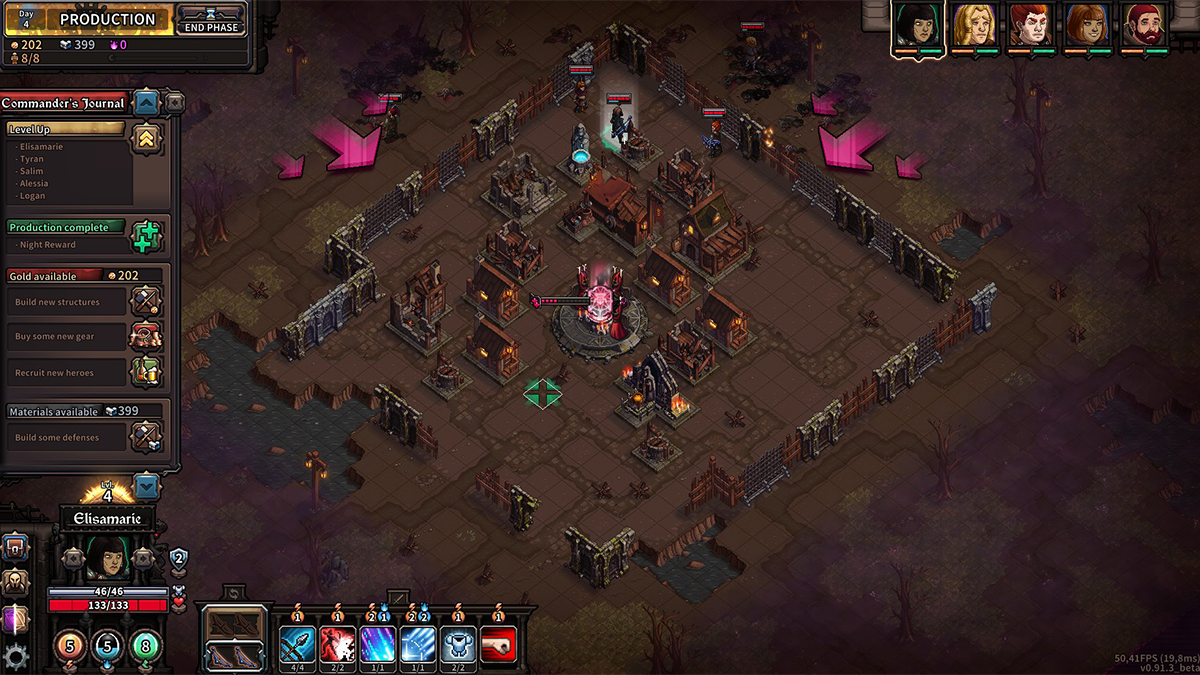The image size is (1200, 675).
Task: Activate the bow and arrow shot ability
Action: tap(298, 643)
